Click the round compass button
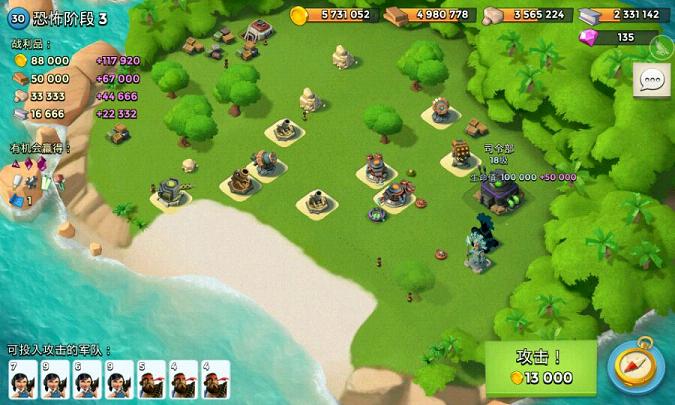 coord(637,367)
